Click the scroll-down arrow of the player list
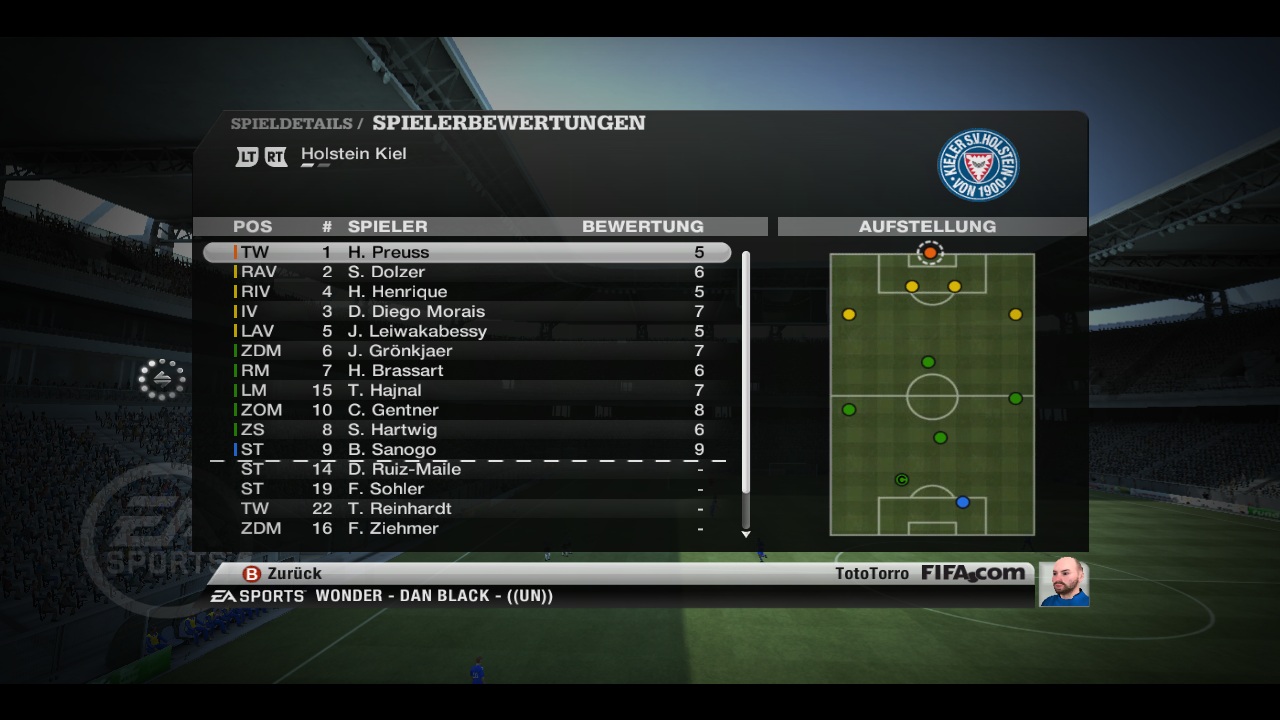Viewport: 1280px width, 720px height. pyautogui.click(x=746, y=534)
